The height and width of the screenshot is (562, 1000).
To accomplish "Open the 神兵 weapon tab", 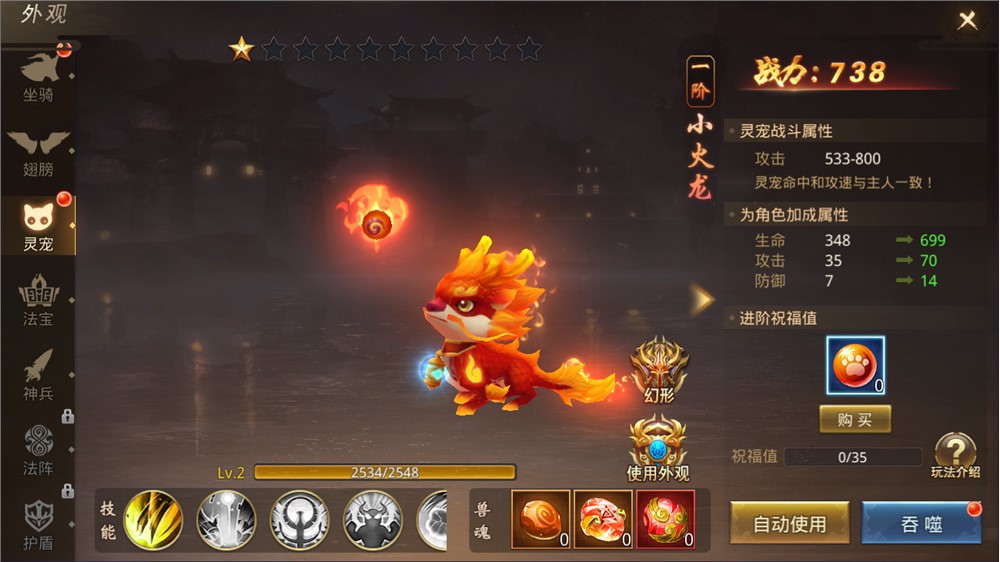I will point(38,376).
